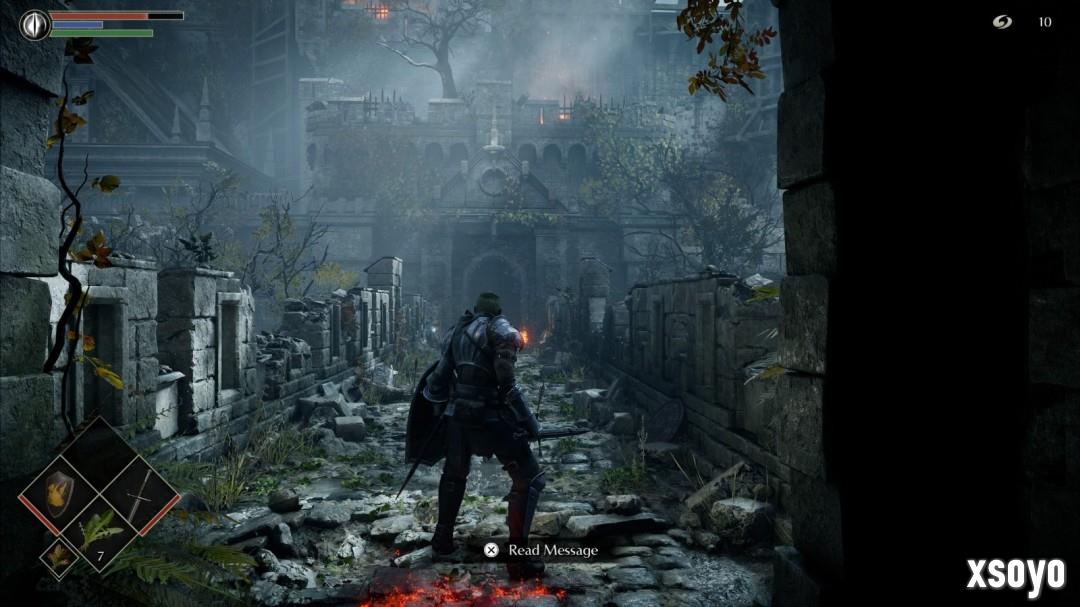Select the shield slot in the equipment diamond
This screenshot has height=607, width=1080.
[x=59, y=493]
